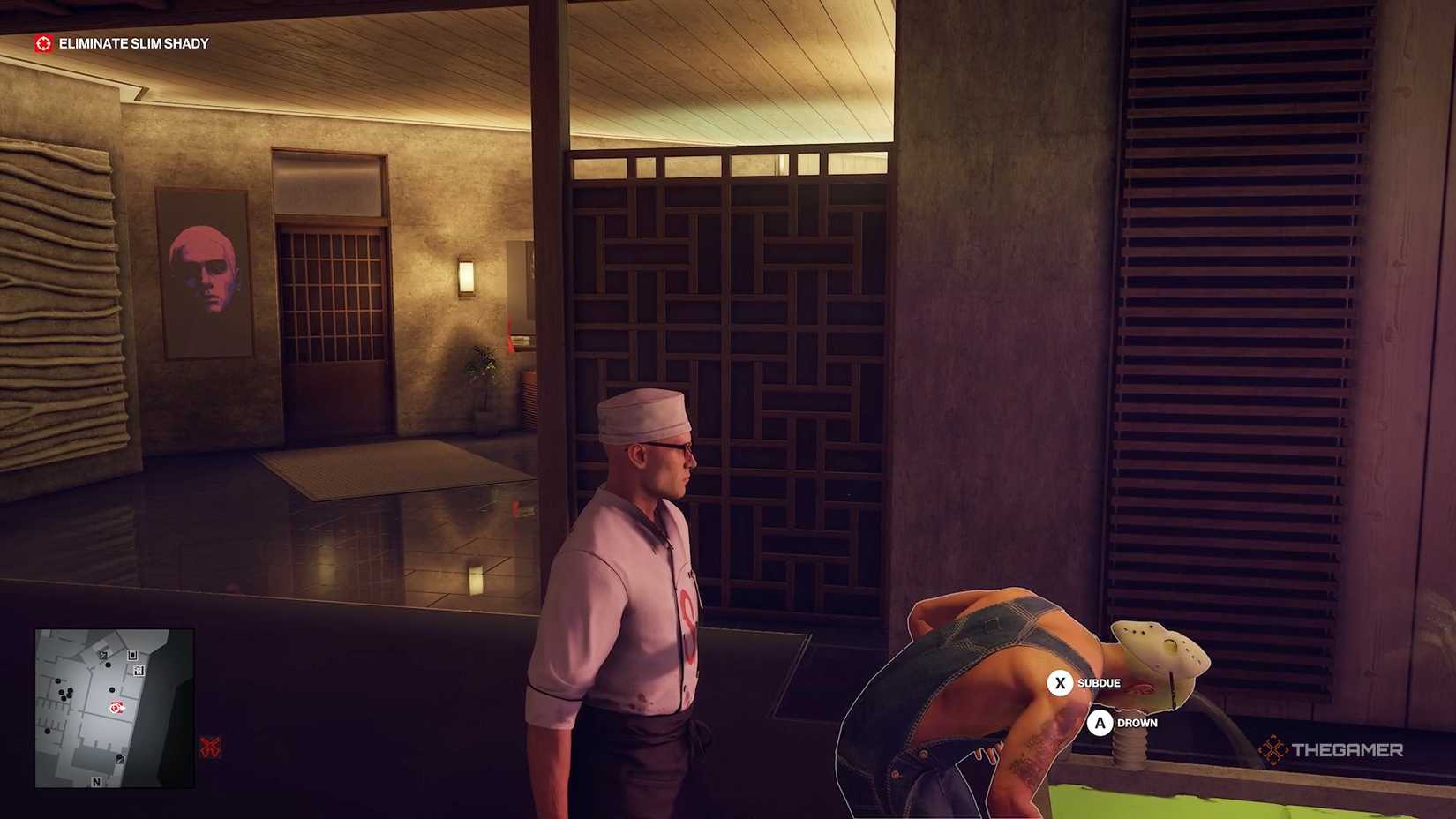Click the A button prompt circle

1100,723
